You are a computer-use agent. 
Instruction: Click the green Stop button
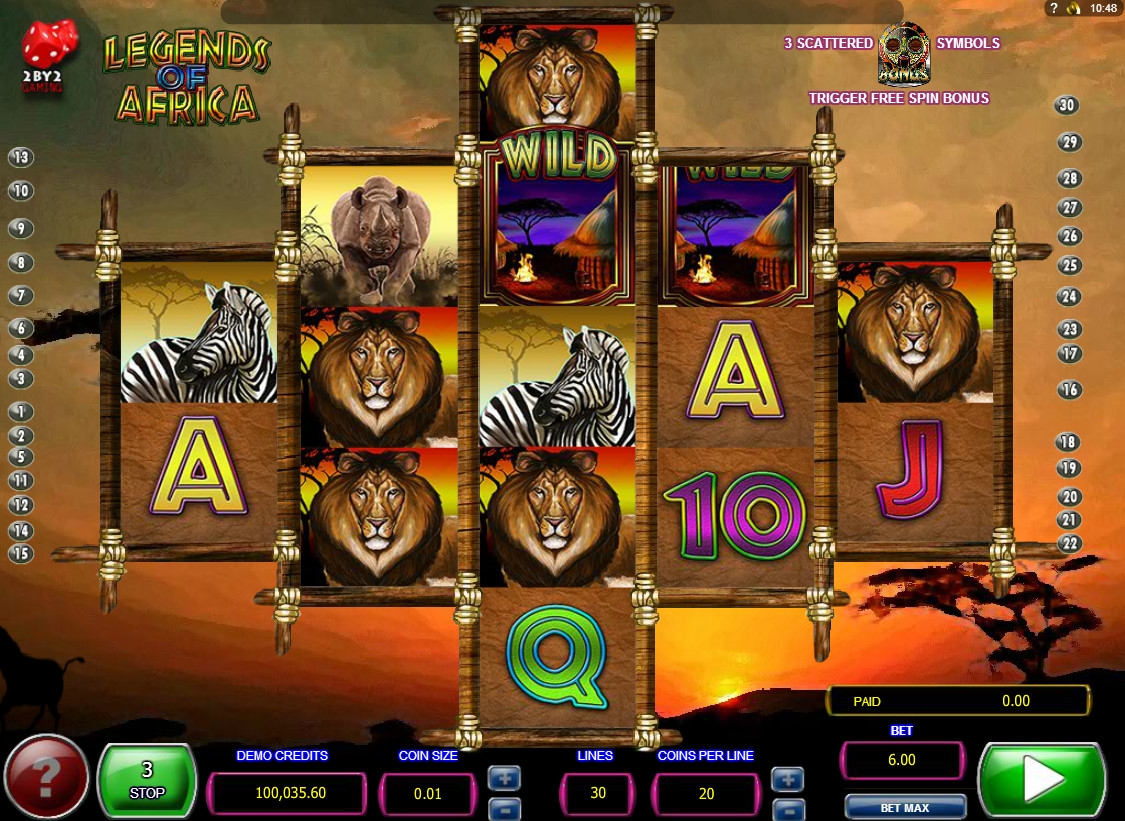point(147,781)
